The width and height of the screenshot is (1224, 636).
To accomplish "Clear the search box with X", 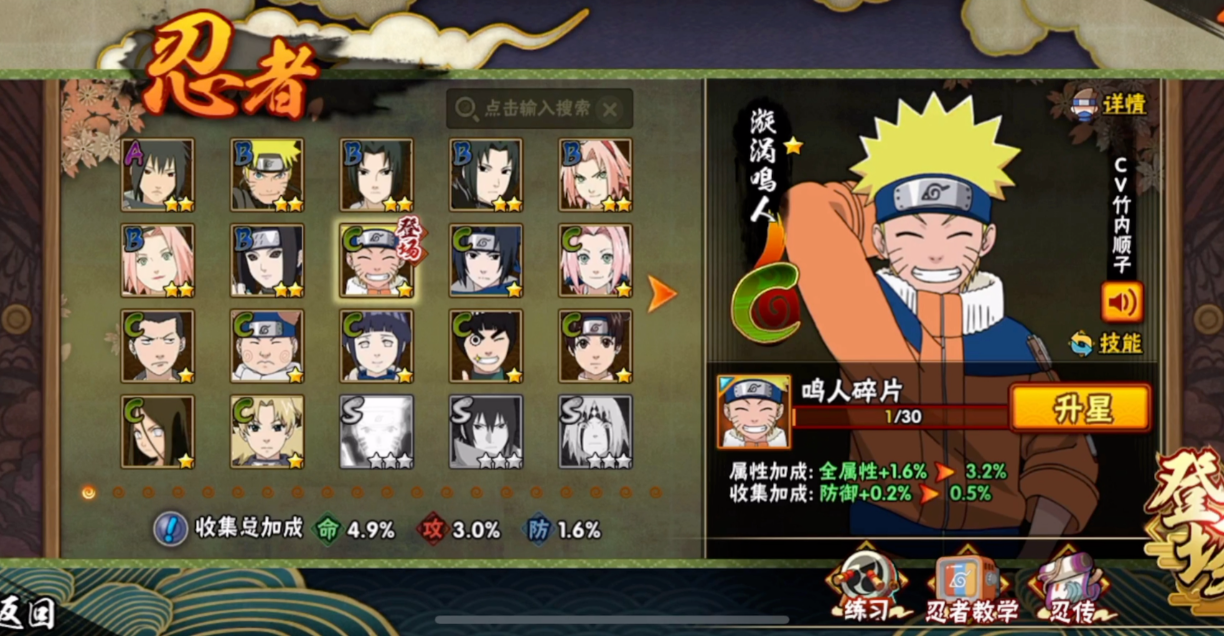I will tap(610, 109).
